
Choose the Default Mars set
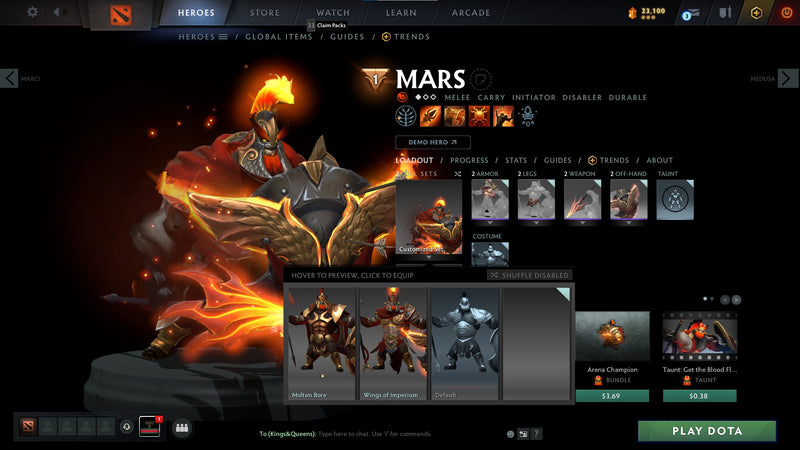465,345
